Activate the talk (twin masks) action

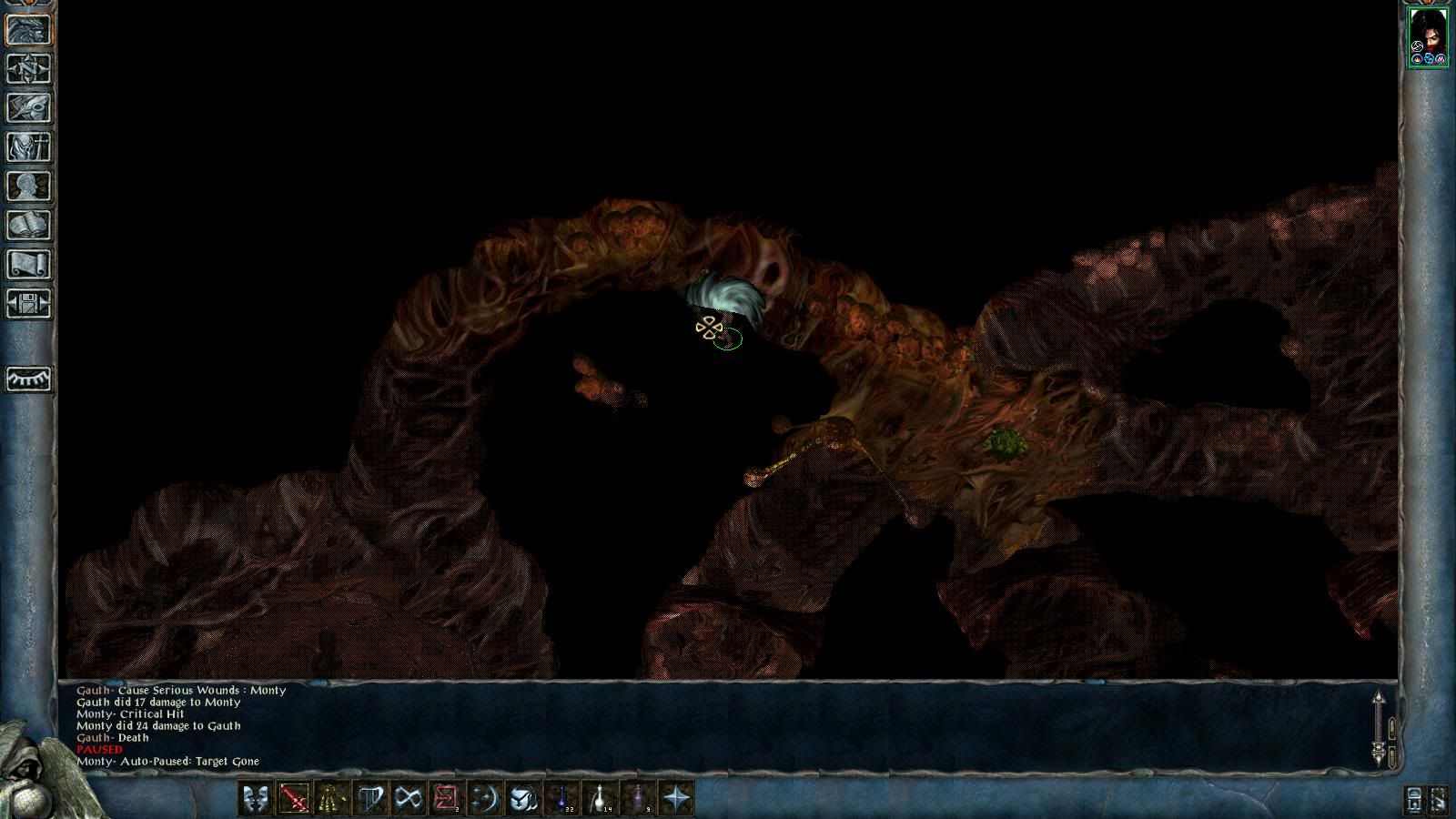(x=256, y=799)
